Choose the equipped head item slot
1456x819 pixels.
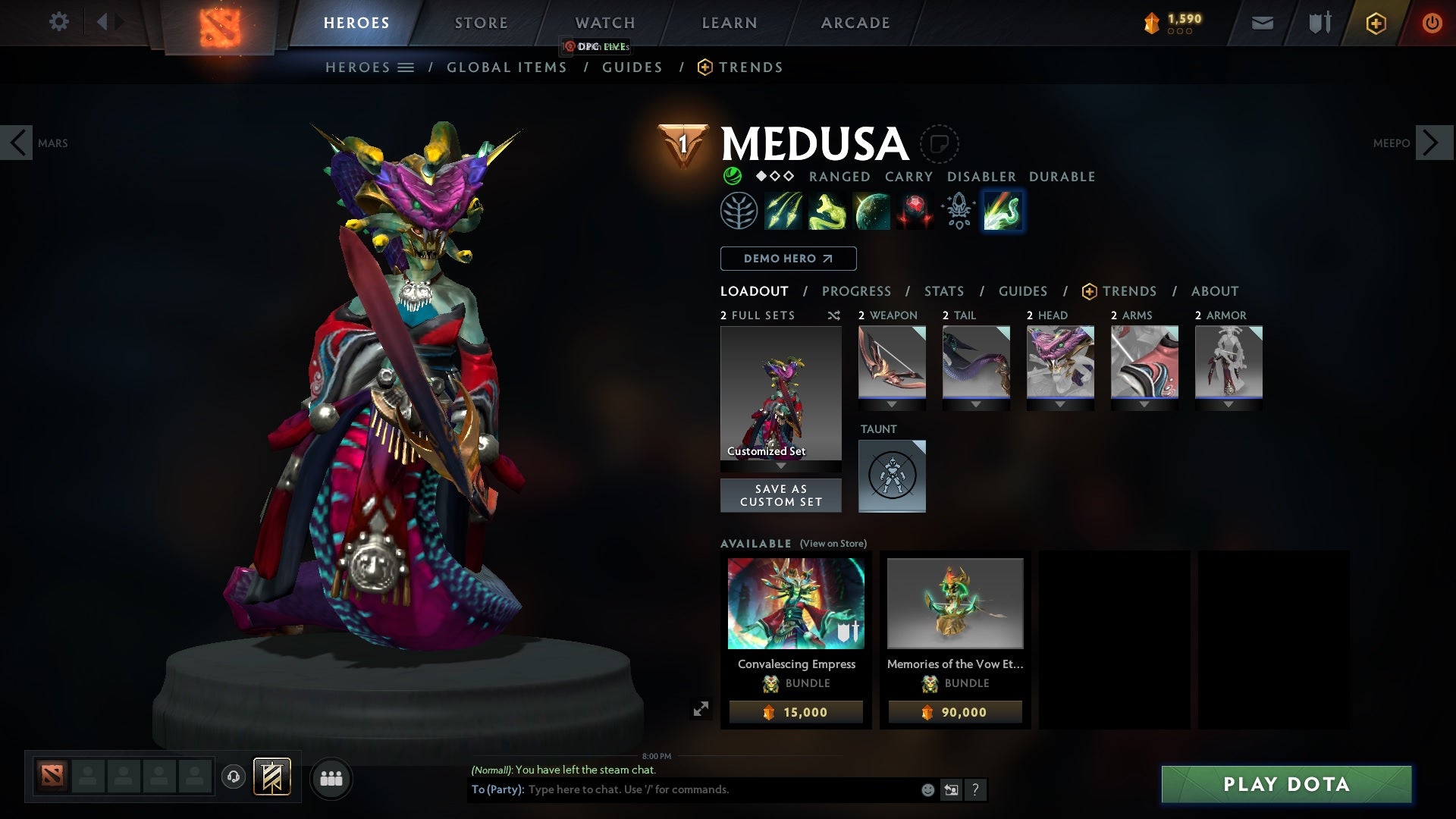pyautogui.click(x=1060, y=362)
